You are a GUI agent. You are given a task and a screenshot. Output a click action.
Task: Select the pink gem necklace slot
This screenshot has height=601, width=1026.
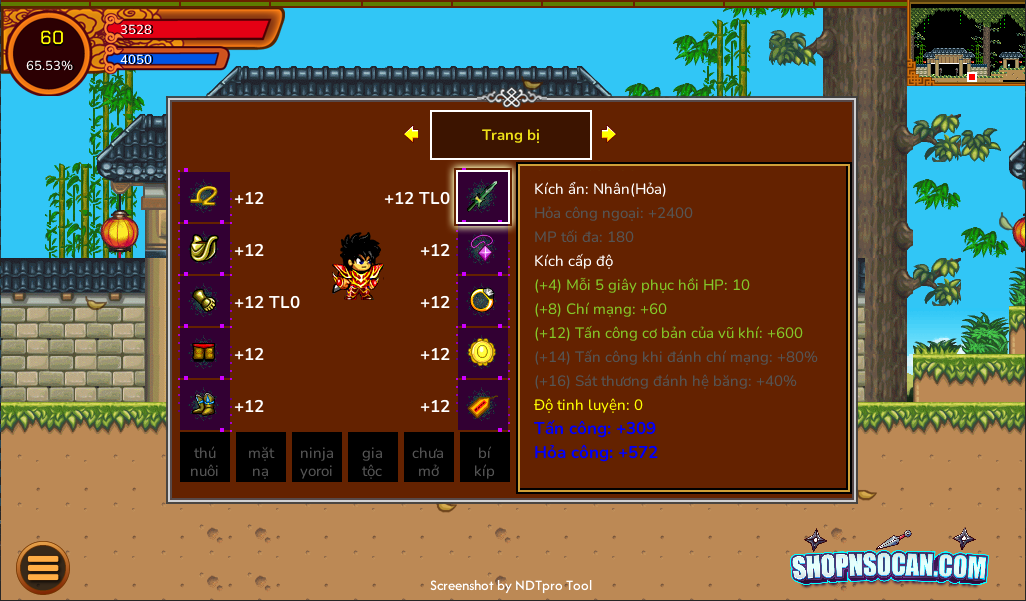click(483, 250)
